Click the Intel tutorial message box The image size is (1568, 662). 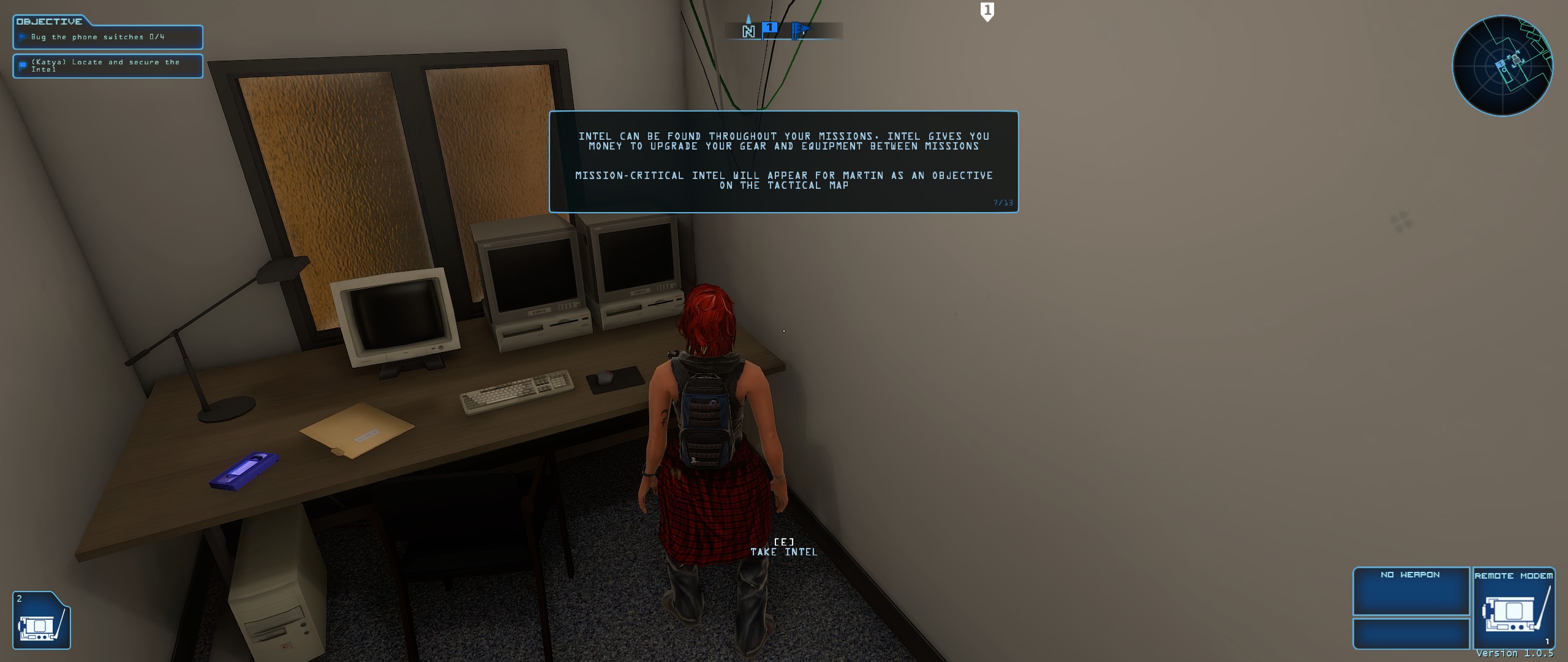[x=783, y=162]
